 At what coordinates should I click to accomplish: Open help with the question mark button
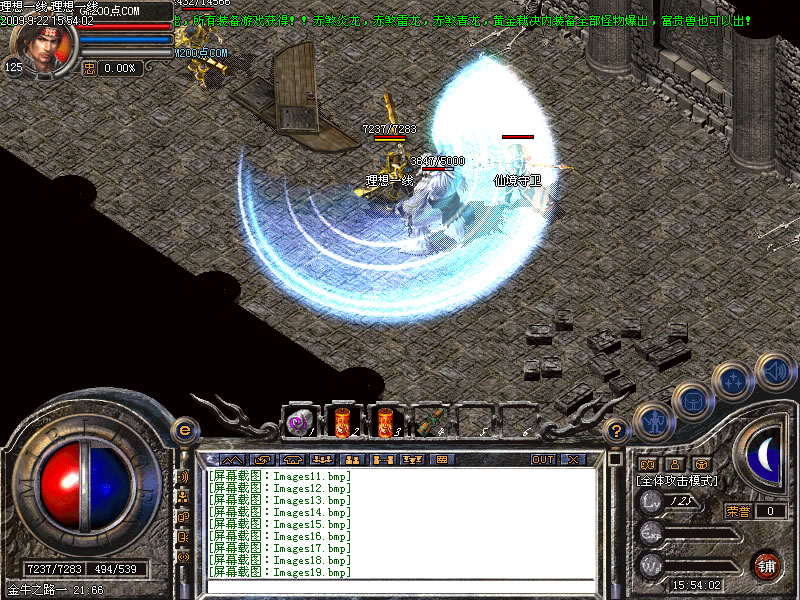617,431
